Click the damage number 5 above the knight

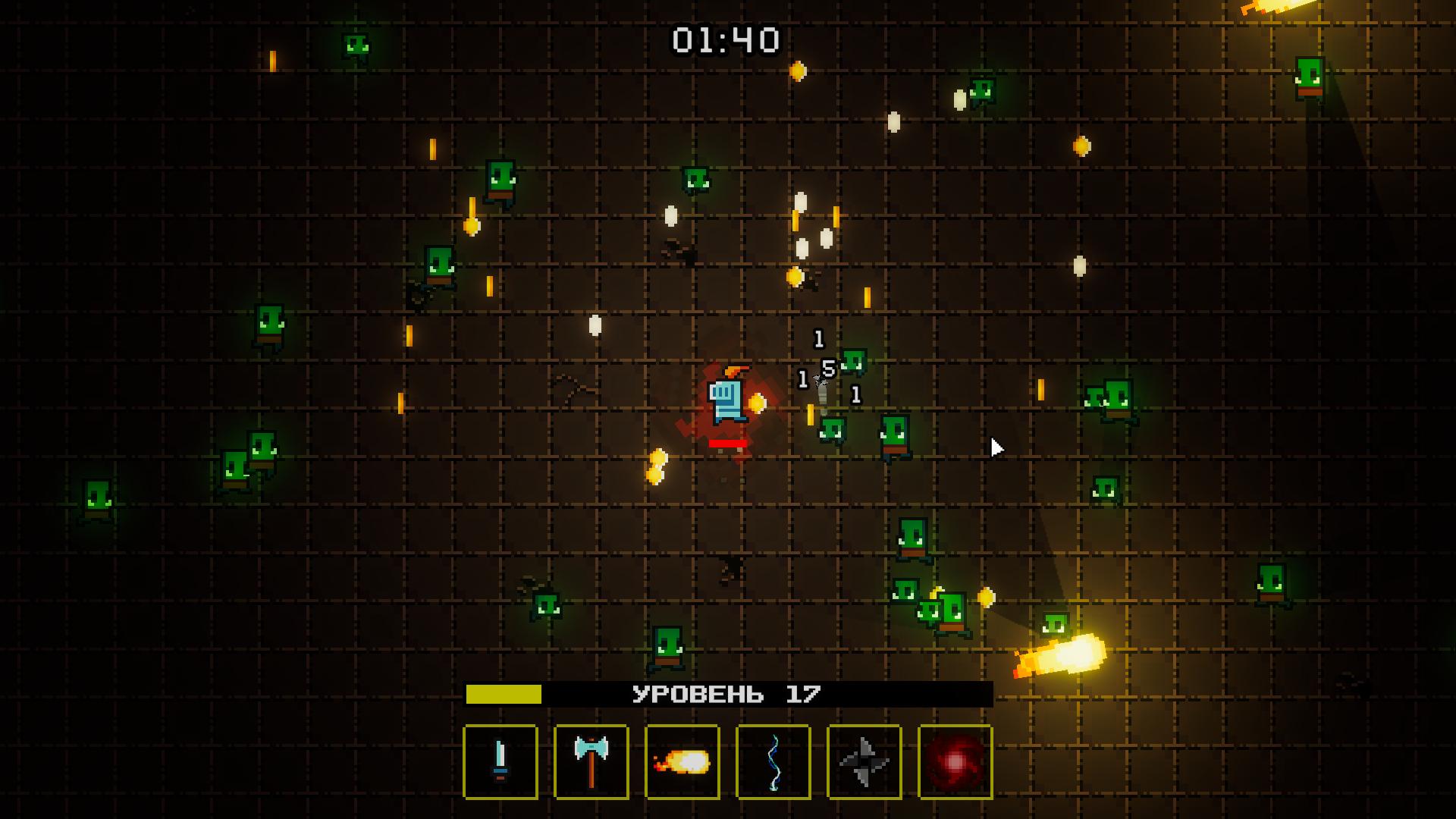828,367
